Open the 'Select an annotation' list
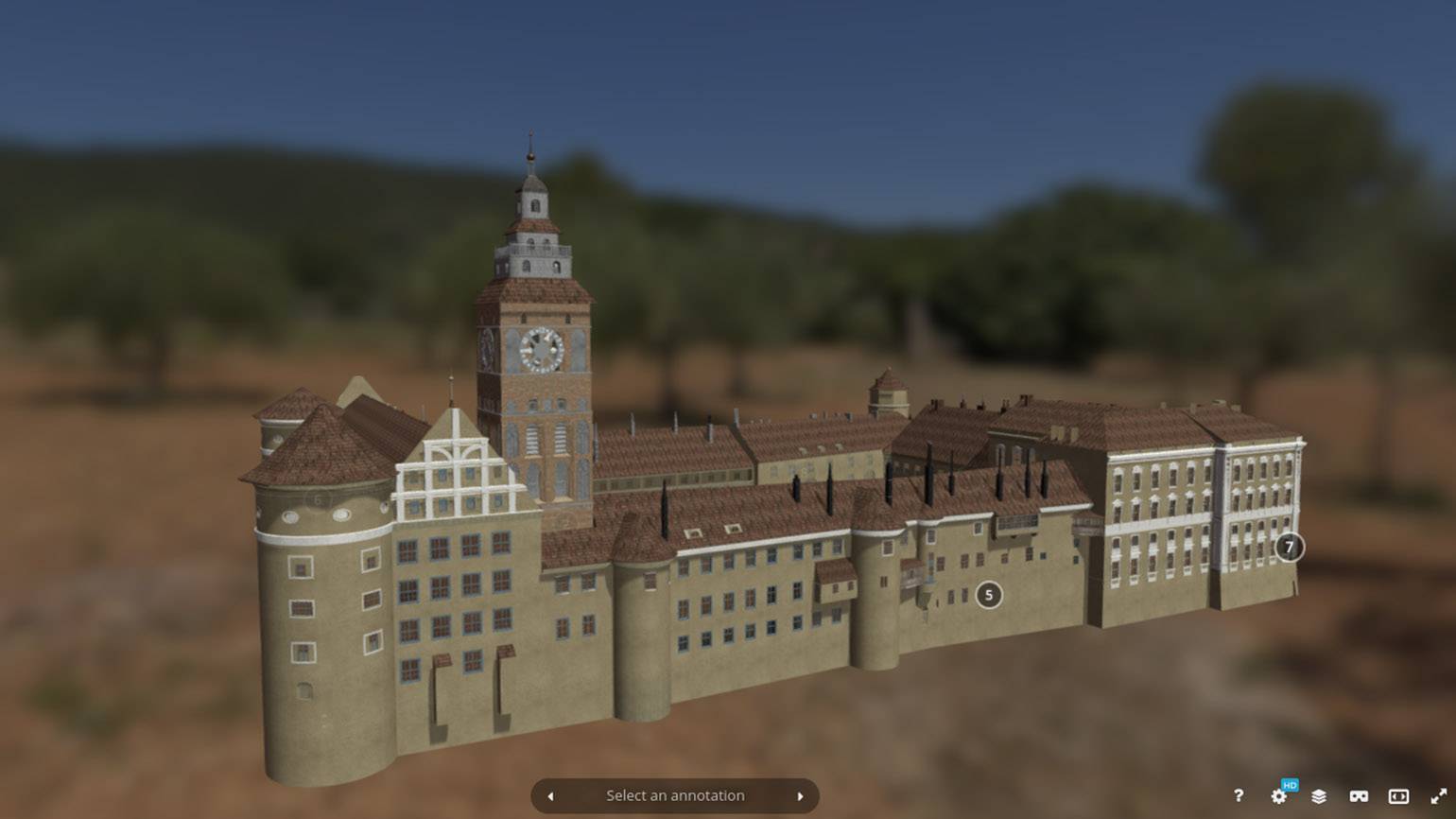 click(675, 796)
